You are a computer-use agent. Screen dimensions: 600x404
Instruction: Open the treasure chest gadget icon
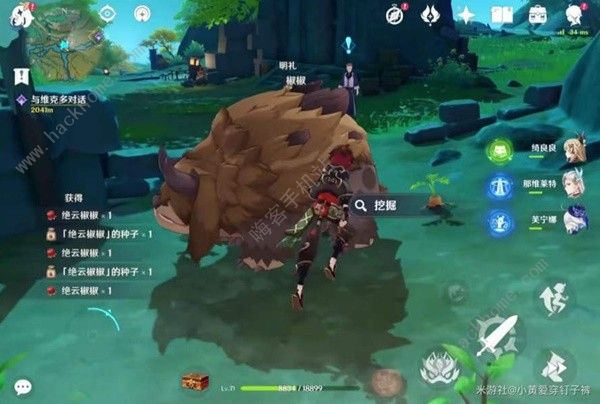tap(195, 382)
